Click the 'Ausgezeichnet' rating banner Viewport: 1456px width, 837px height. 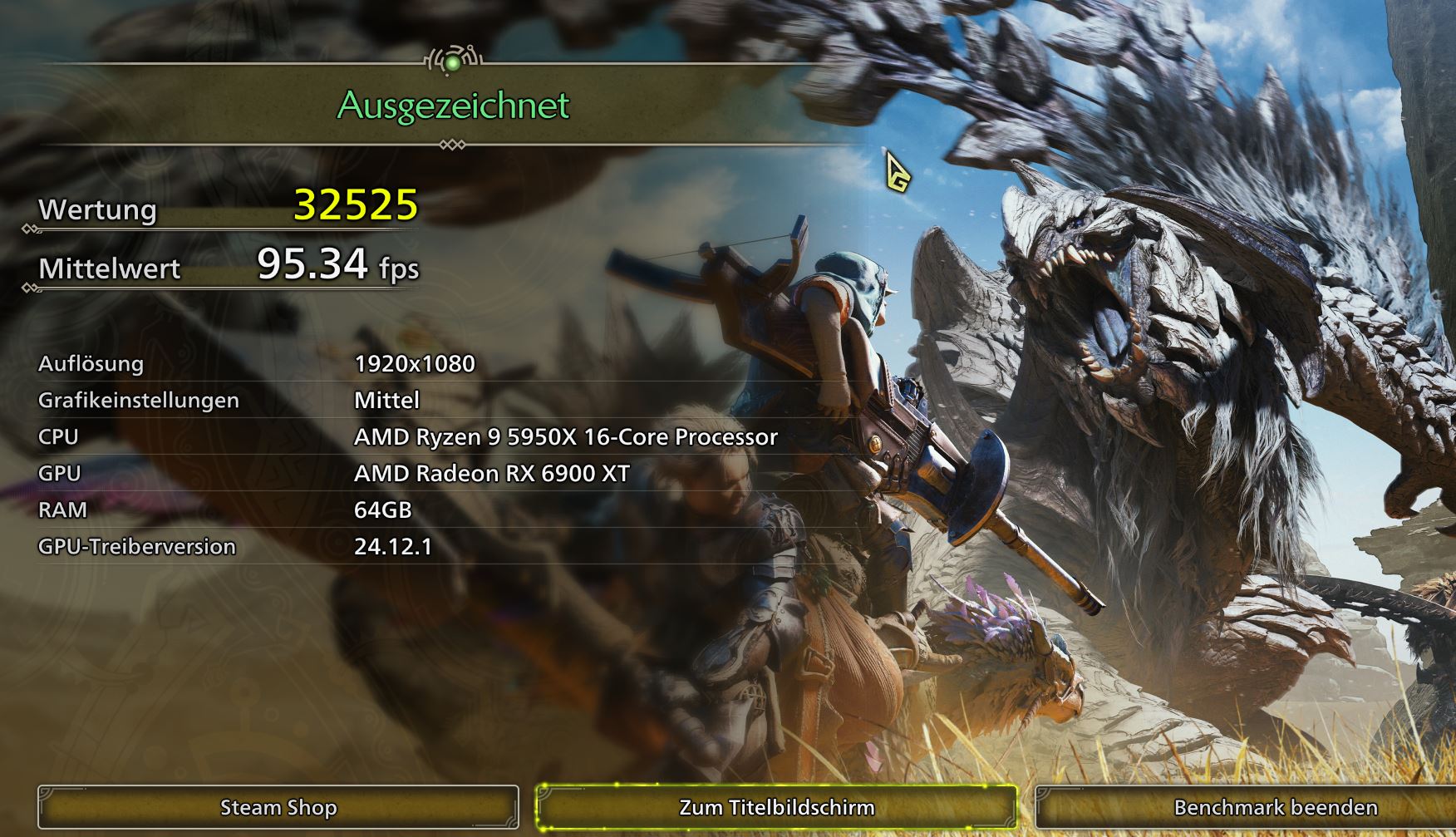(452, 106)
